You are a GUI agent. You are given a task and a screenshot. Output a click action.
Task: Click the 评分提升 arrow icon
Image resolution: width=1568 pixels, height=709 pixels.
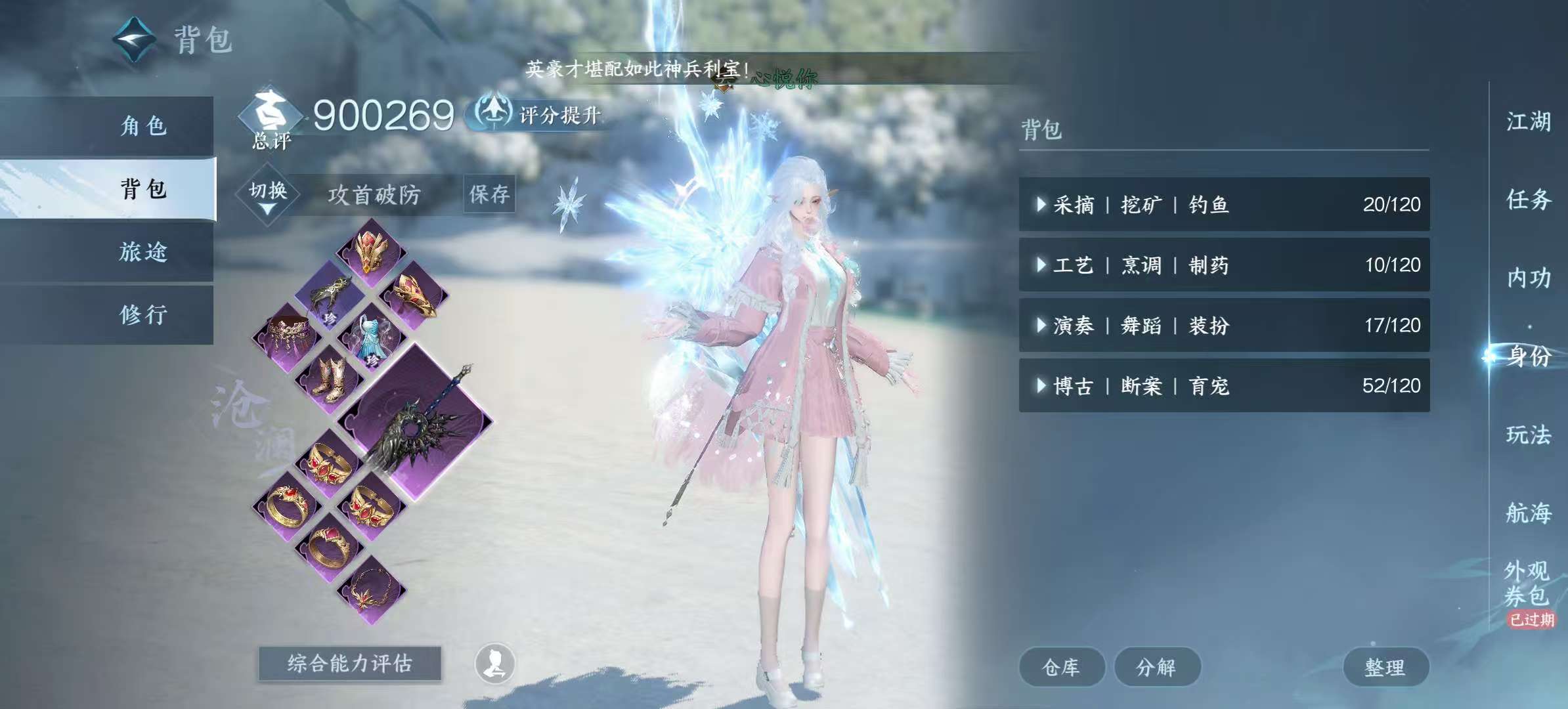tap(494, 114)
